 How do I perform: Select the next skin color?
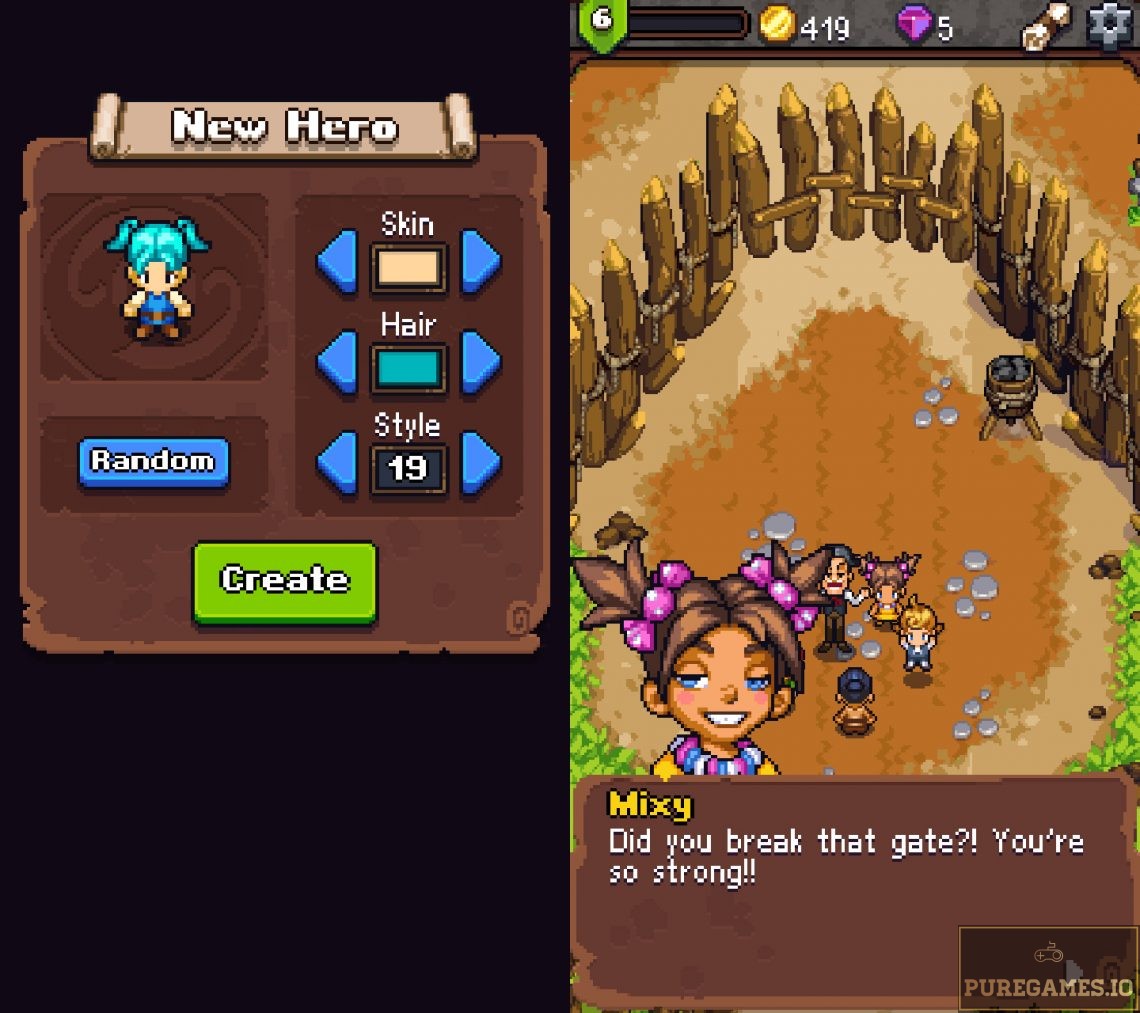(x=480, y=262)
